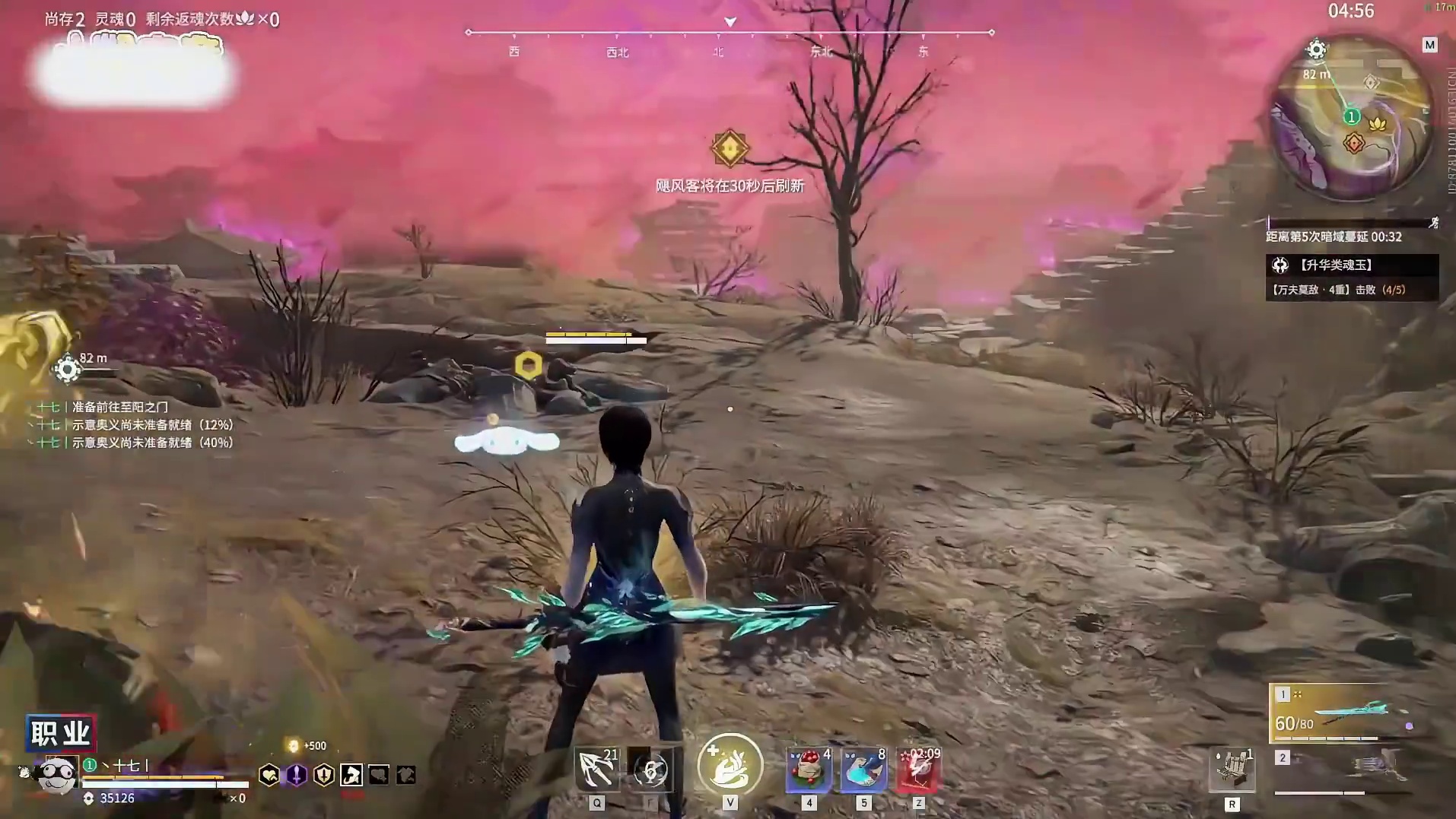
Task: Use the repair kit item slot
Action: (1232, 770)
